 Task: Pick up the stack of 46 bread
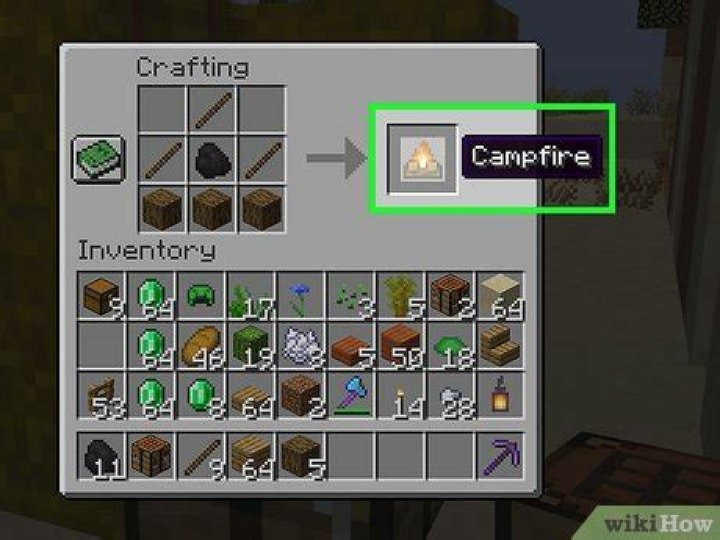click(200, 344)
